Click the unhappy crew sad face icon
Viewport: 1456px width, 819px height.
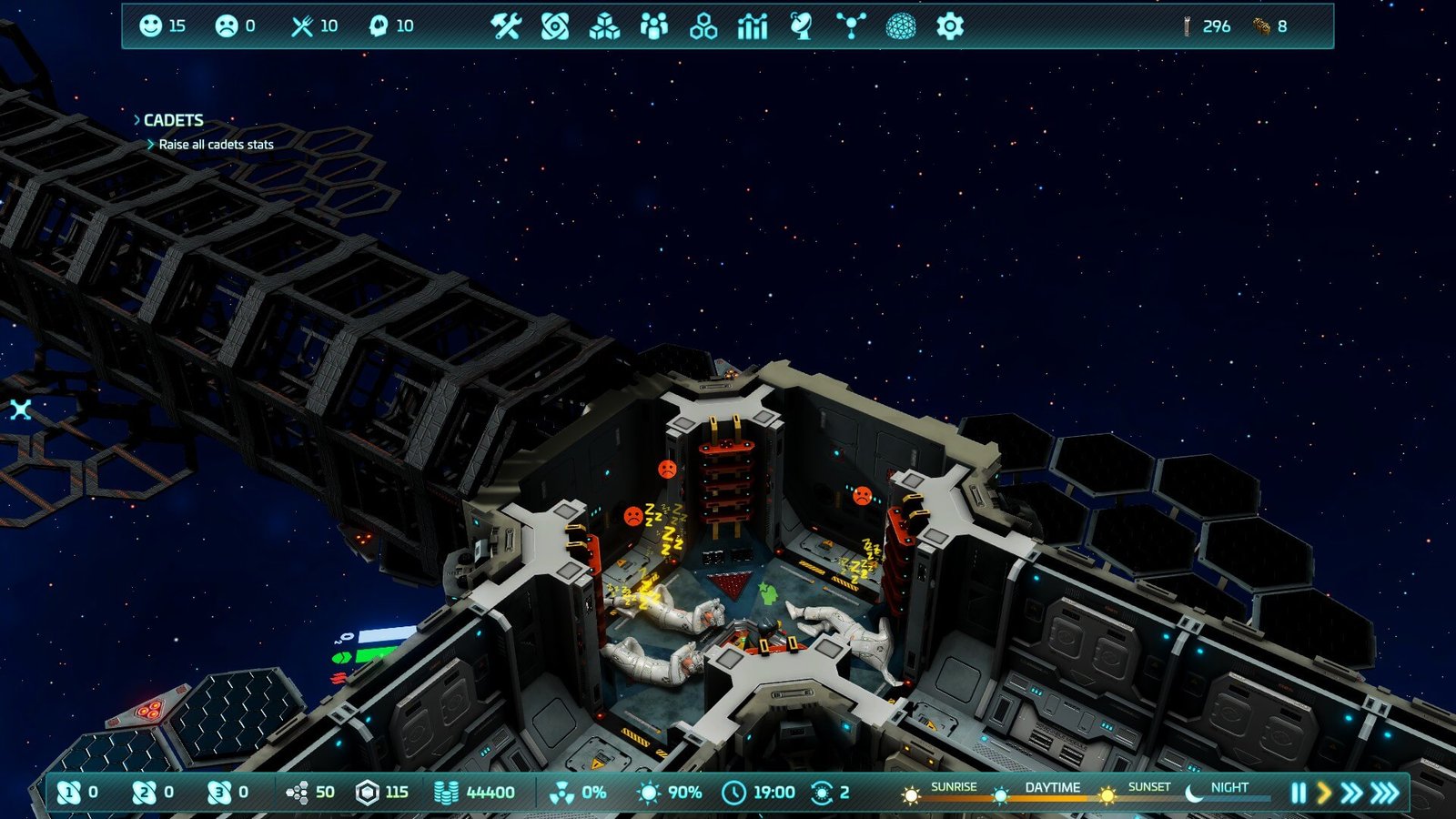click(x=226, y=25)
